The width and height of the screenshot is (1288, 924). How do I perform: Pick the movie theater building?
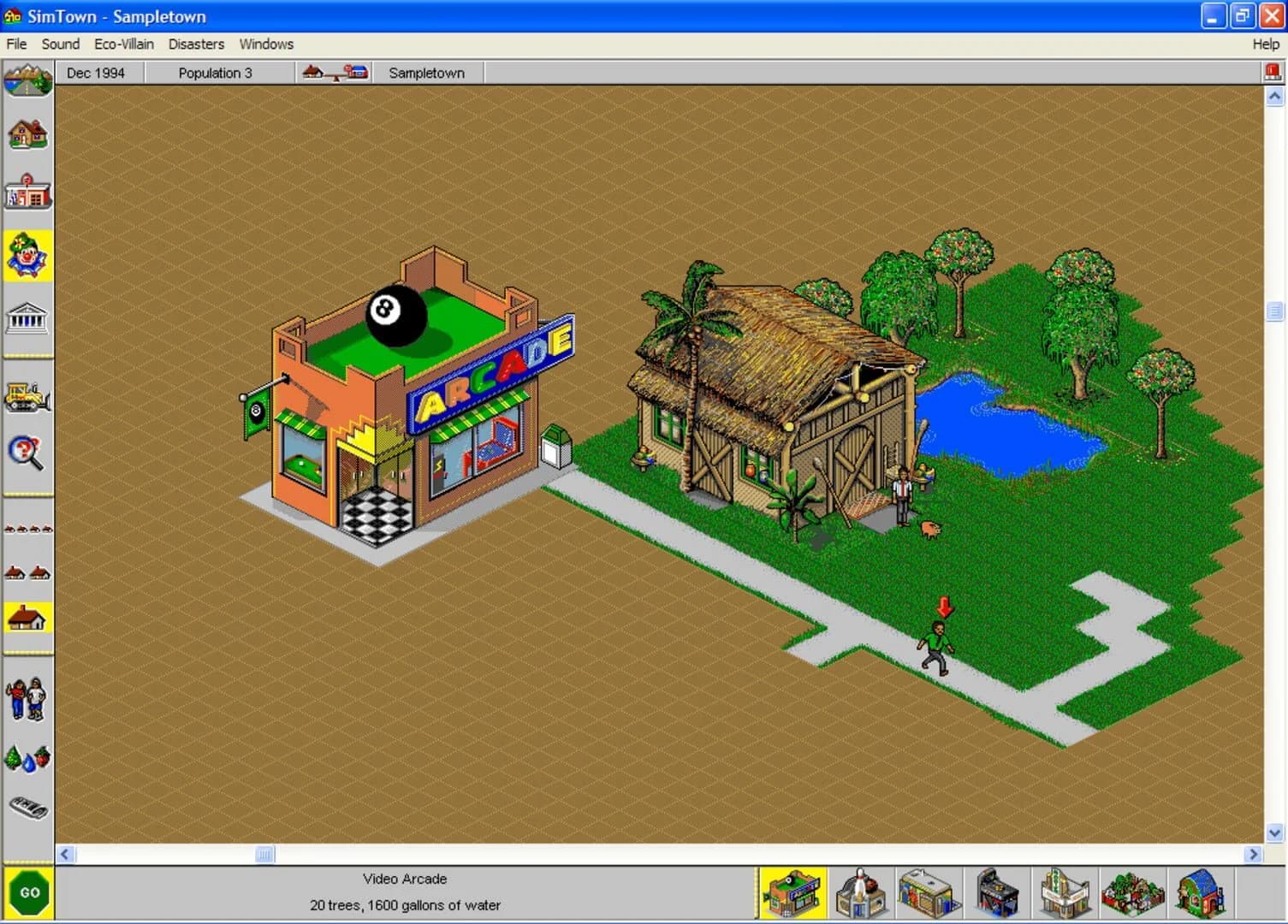click(1065, 891)
